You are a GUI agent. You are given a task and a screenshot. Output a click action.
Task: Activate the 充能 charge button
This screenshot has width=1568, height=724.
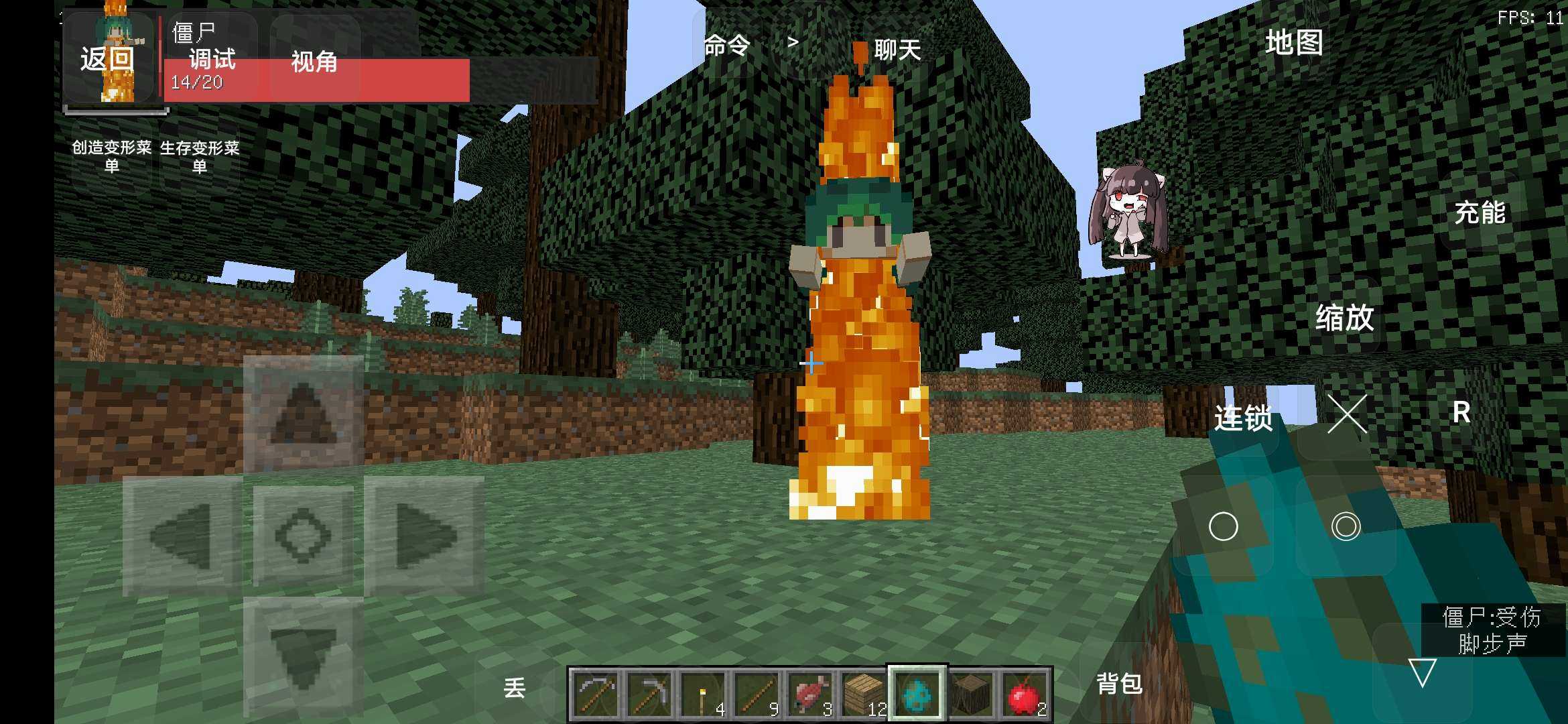coord(1480,213)
